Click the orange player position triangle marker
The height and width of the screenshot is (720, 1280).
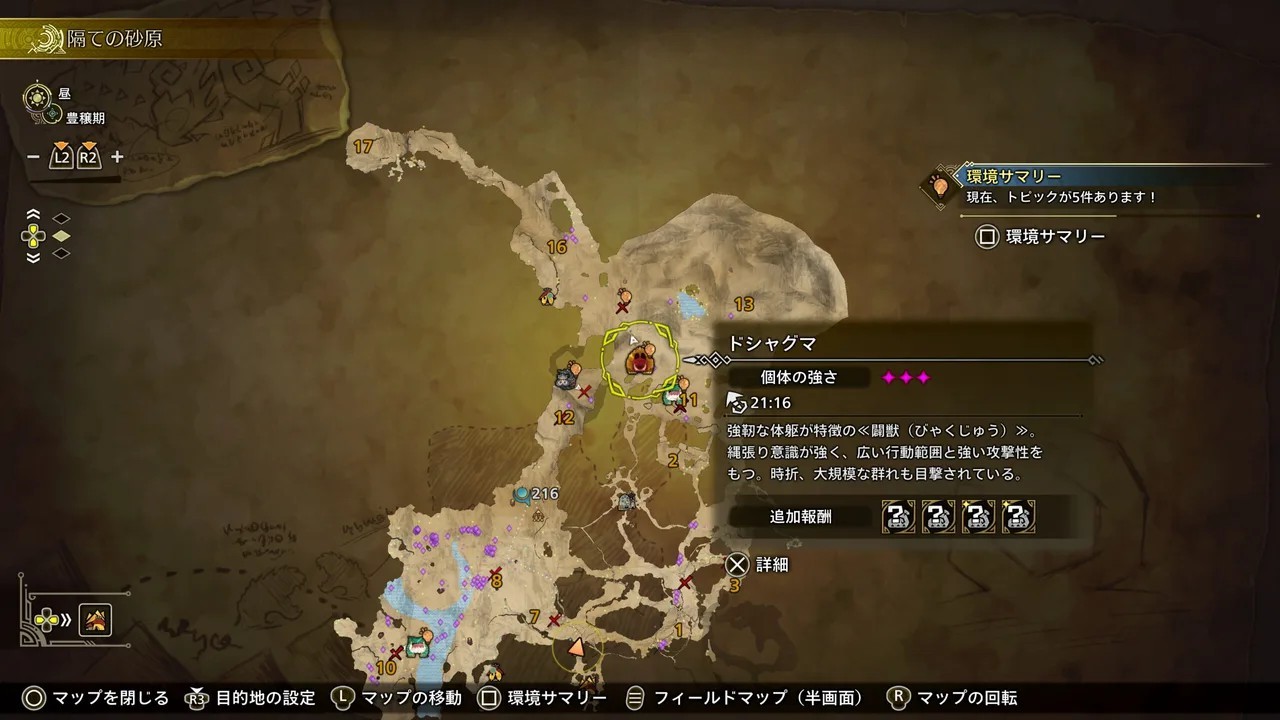(x=575, y=646)
